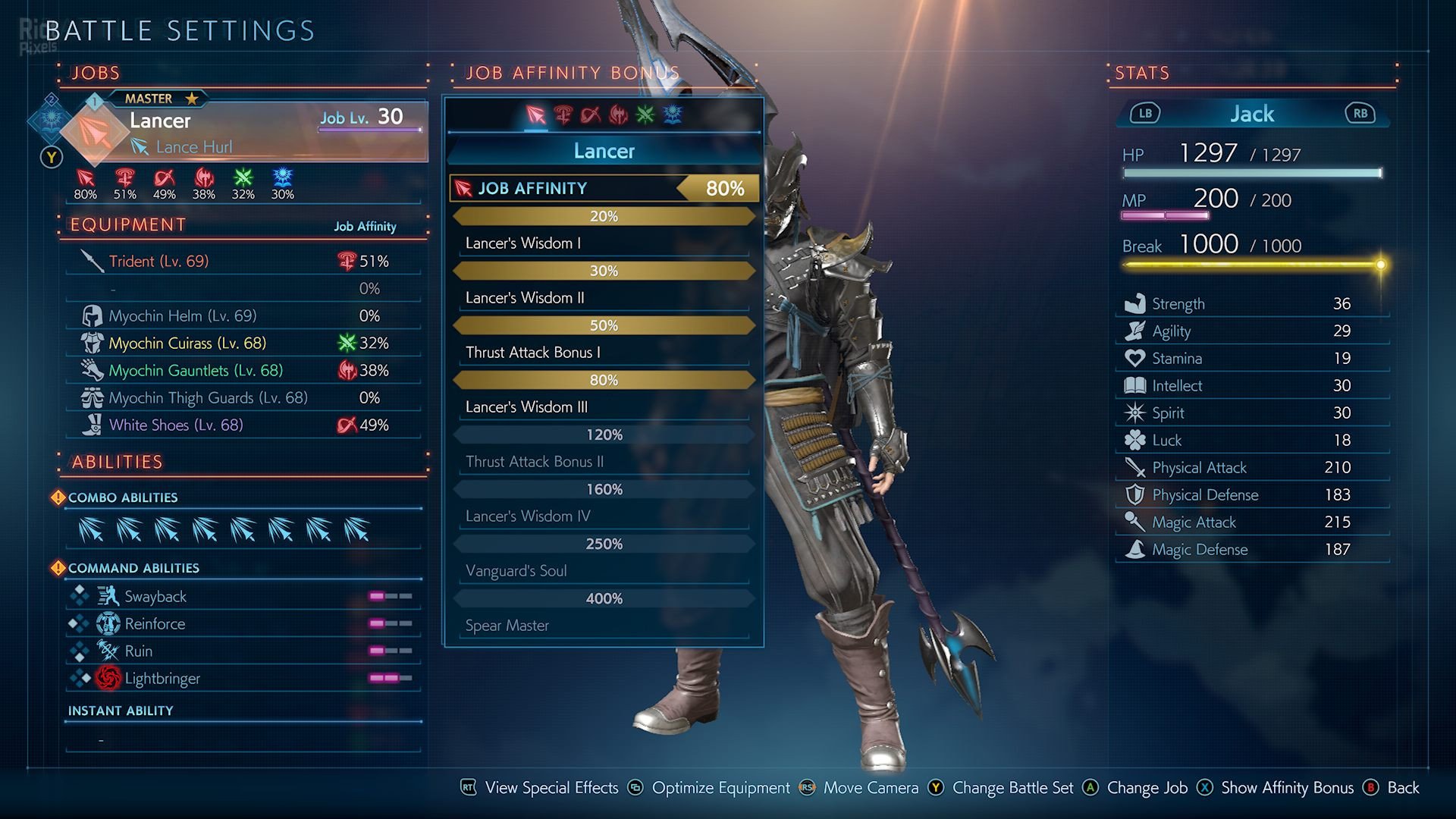
Task: Open the Myochin Gauntlets slot
Action: pos(243,371)
